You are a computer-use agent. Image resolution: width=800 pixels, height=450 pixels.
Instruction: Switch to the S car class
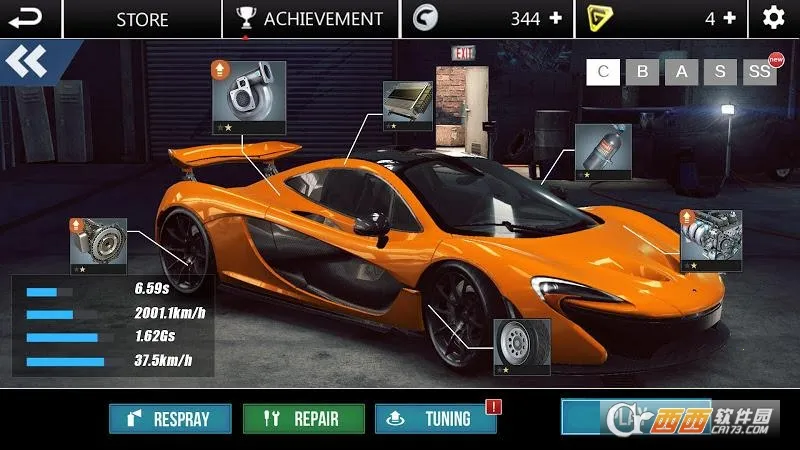coord(720,71)
